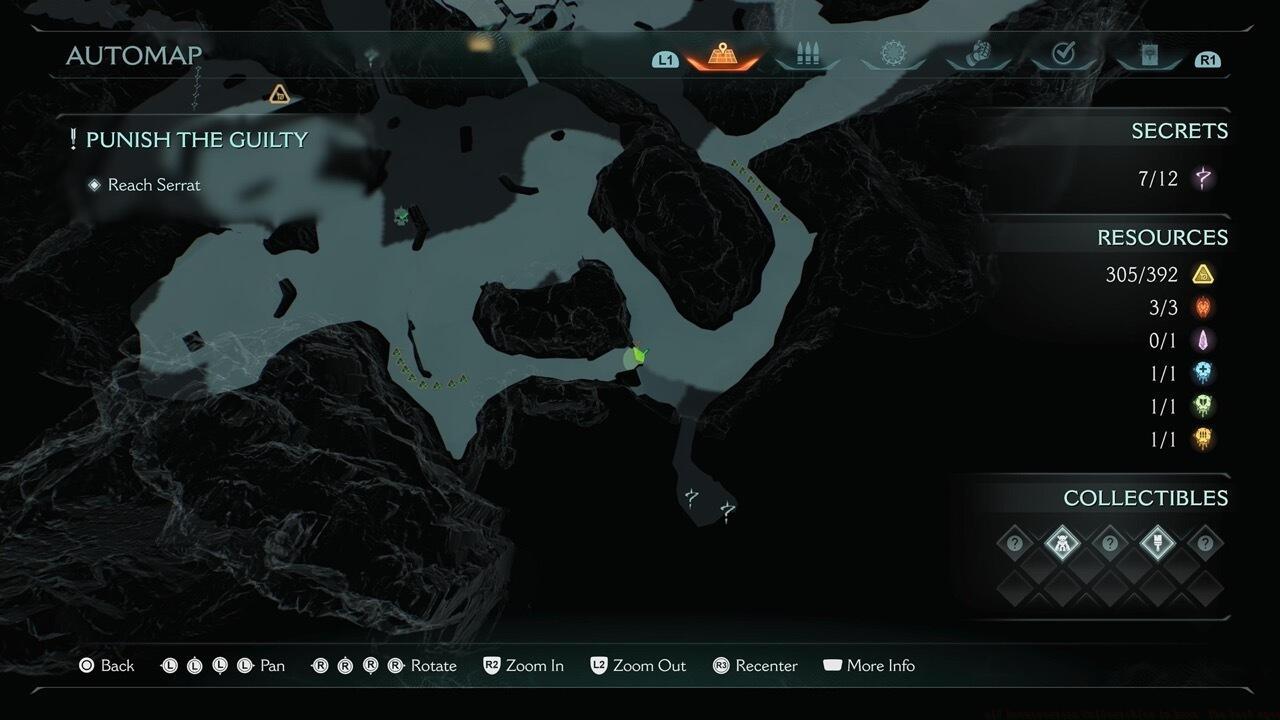Click the Recenter option
The image size is (1280, 720).
(x=755, y=665)
